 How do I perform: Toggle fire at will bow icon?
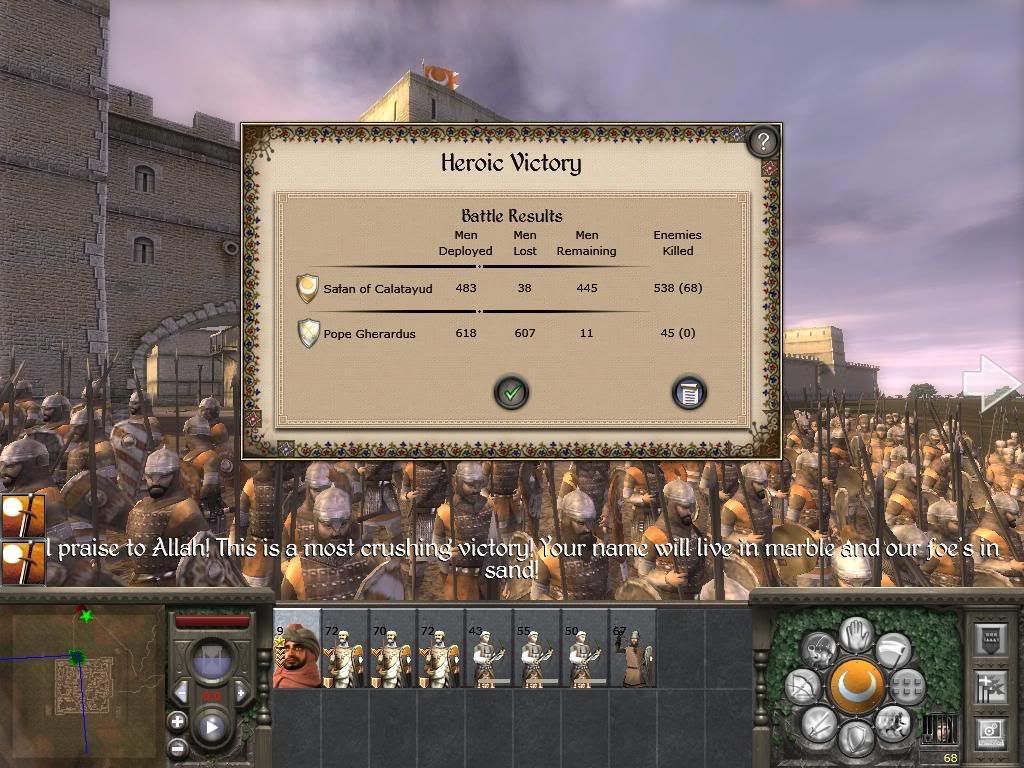pos(802,686)
